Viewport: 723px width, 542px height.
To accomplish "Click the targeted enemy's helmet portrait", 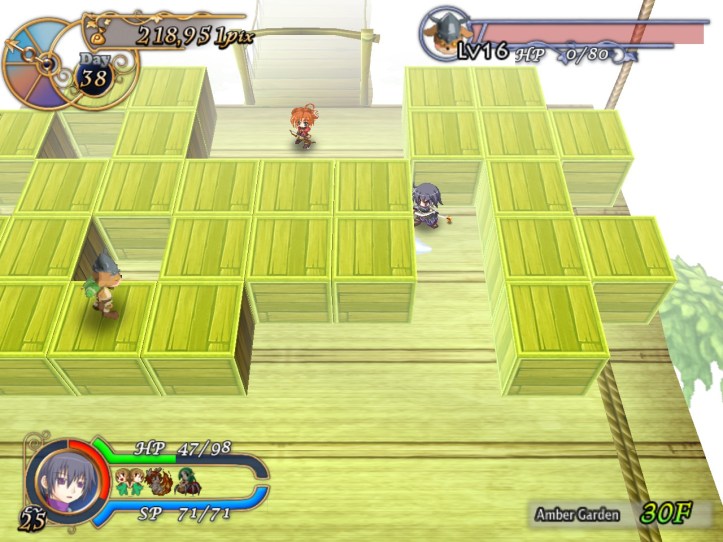I will pos(442,33).
